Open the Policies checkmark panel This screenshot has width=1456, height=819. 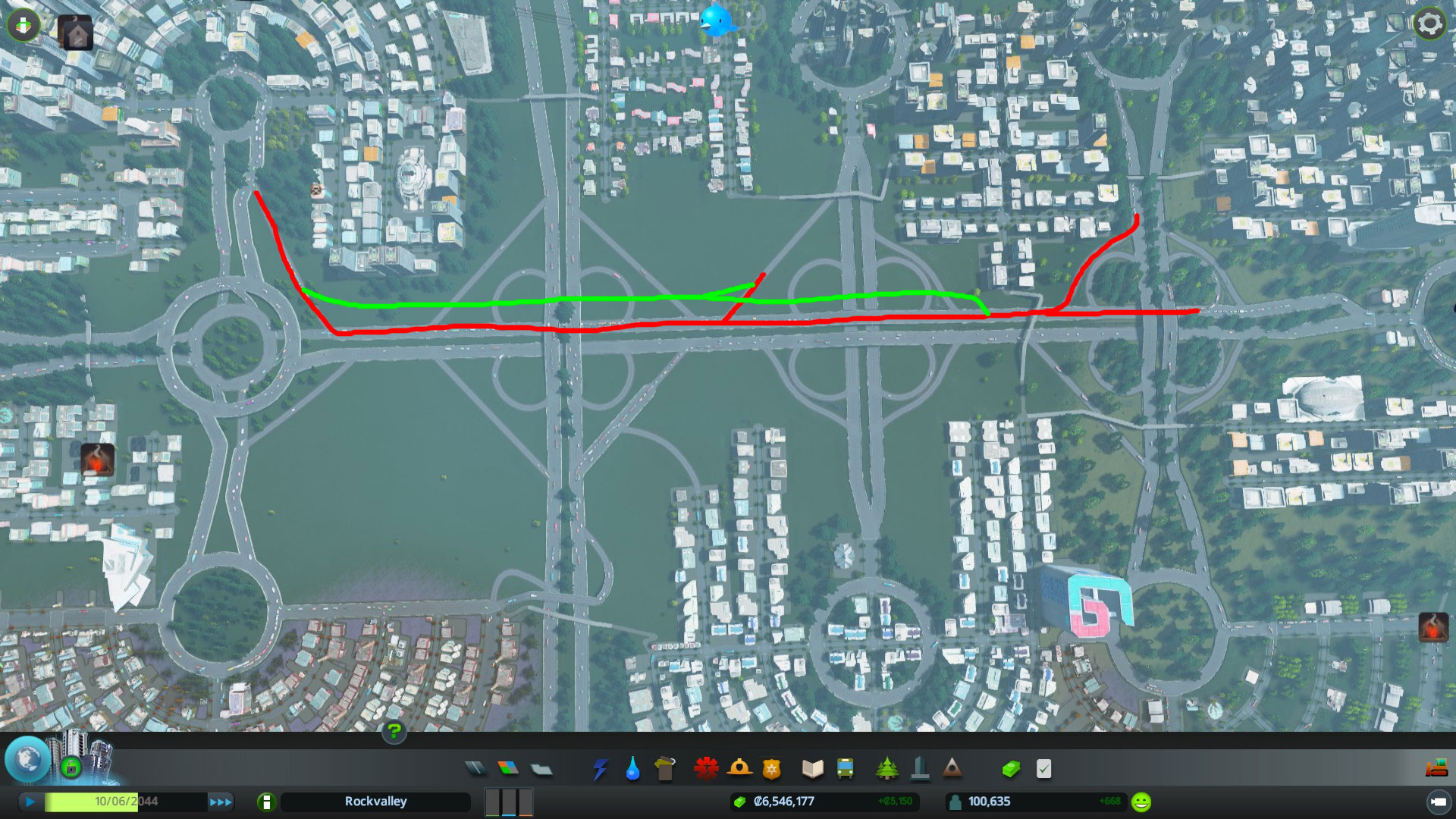click(1043, 768)
